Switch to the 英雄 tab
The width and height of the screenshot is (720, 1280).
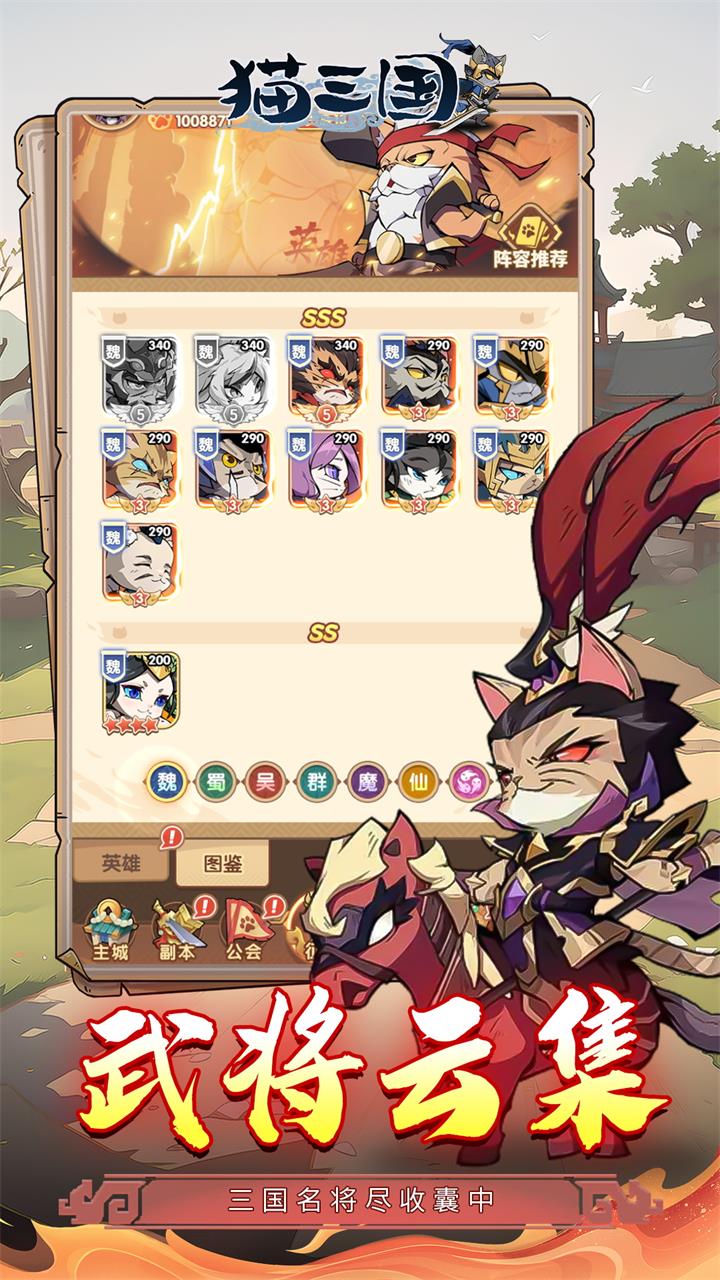pyautogui.click(x=121, y=862)
